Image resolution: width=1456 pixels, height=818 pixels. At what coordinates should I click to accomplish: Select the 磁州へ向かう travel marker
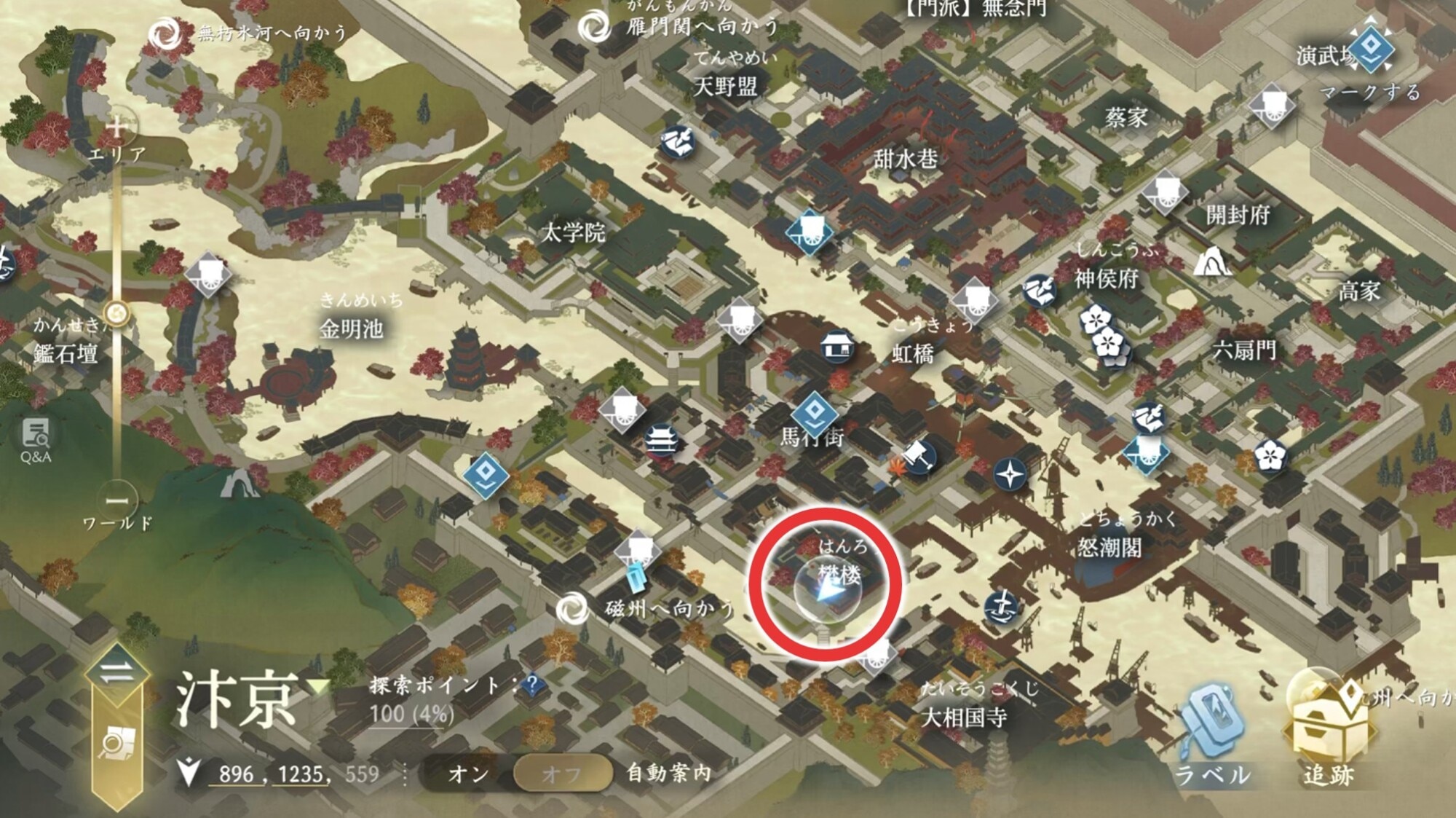tap(572, 609)
